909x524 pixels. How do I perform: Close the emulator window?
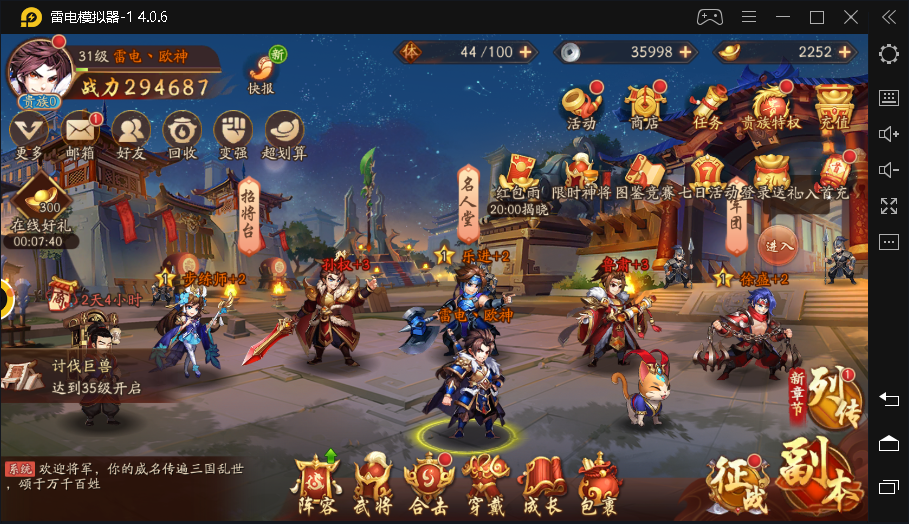(x=850, y=17)
